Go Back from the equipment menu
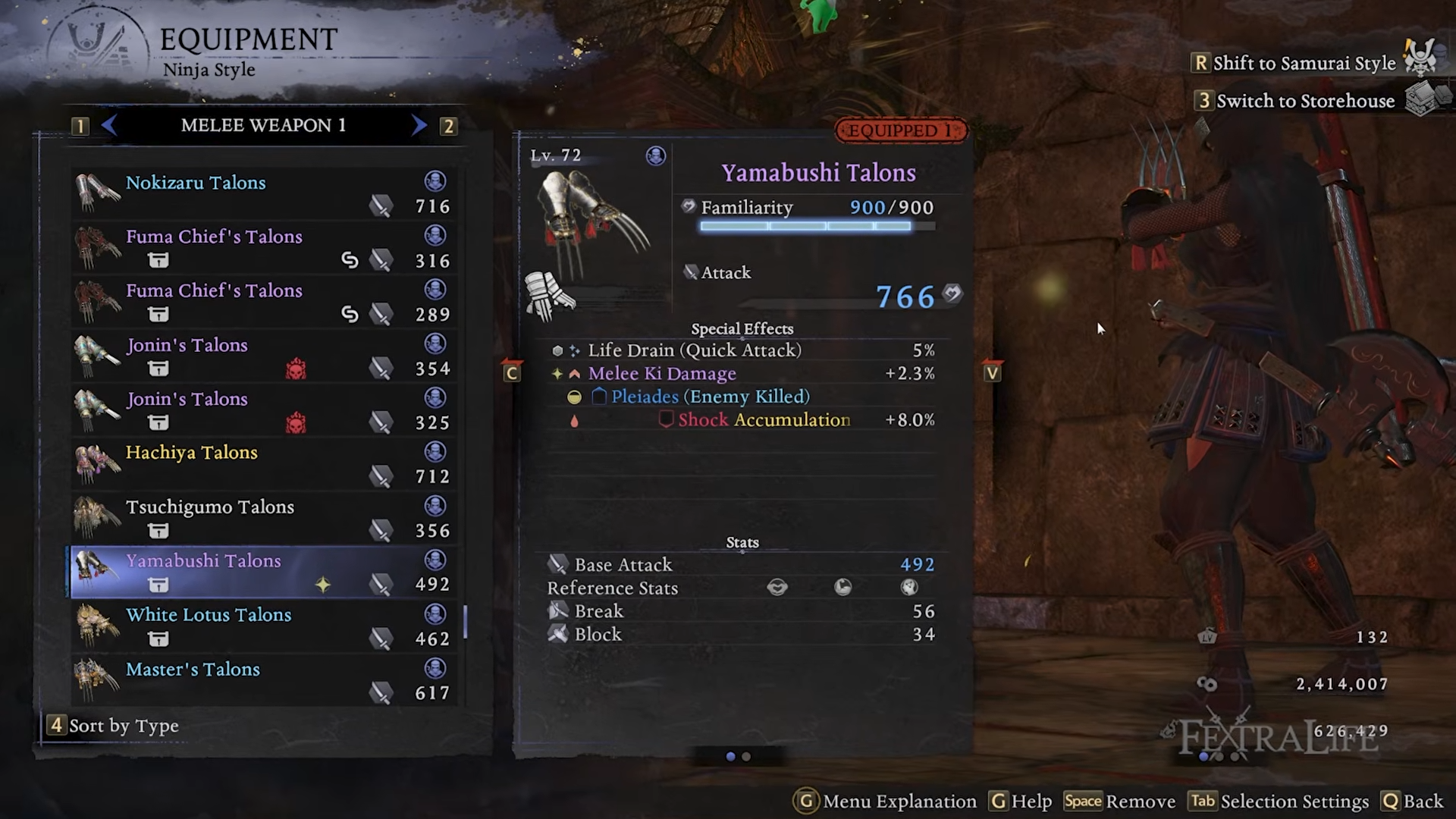 coord(1413,802)
